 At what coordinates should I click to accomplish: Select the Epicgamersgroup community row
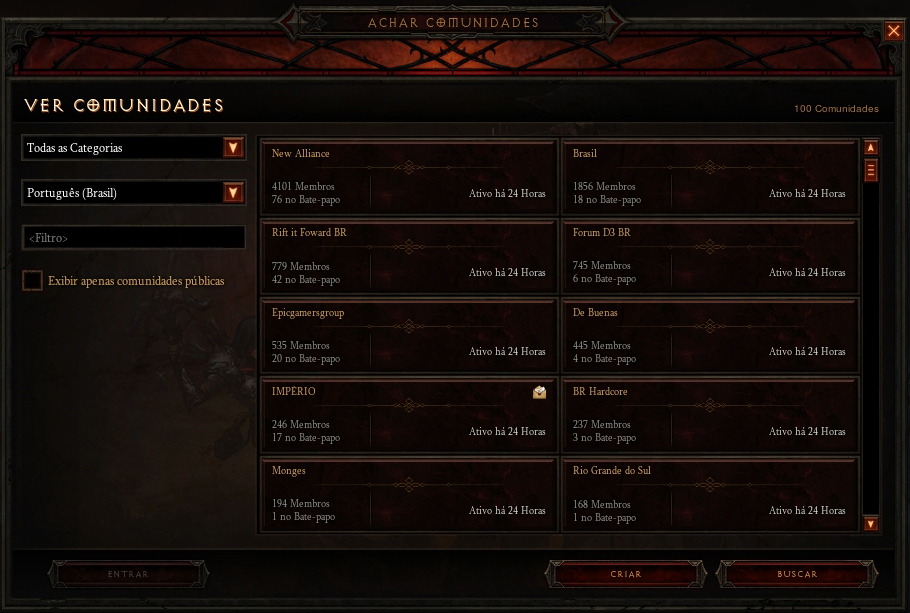pos(408,336)
